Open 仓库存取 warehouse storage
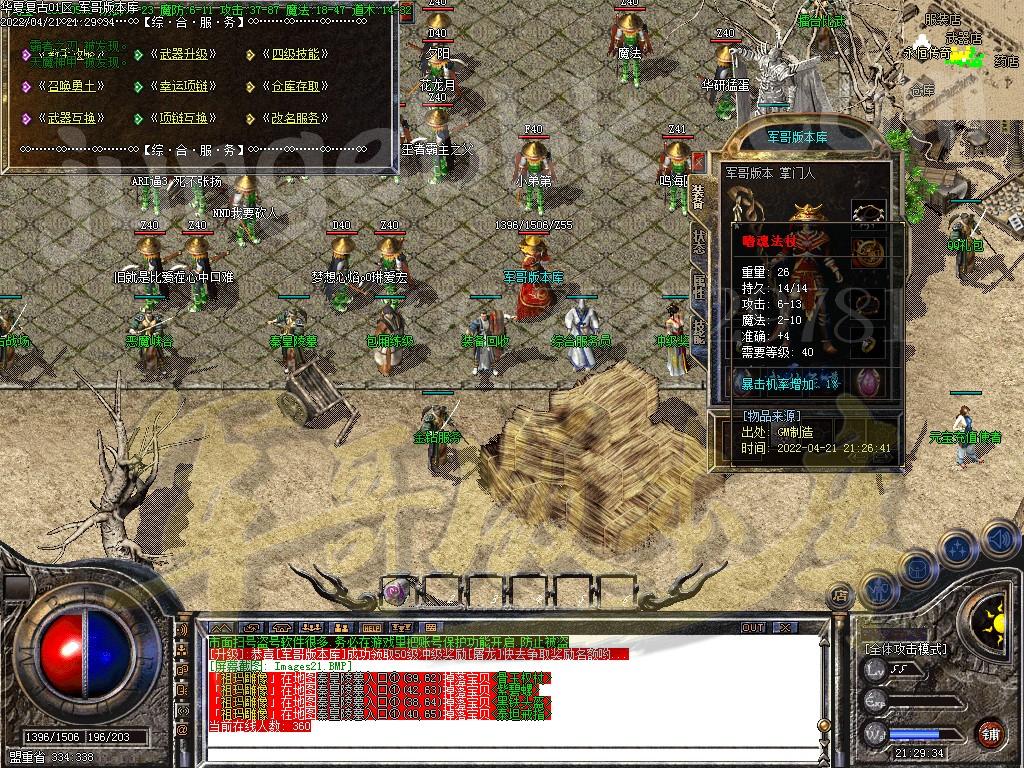The width and height of the screenshot is (1024, 768). click(x=296, y=86)
